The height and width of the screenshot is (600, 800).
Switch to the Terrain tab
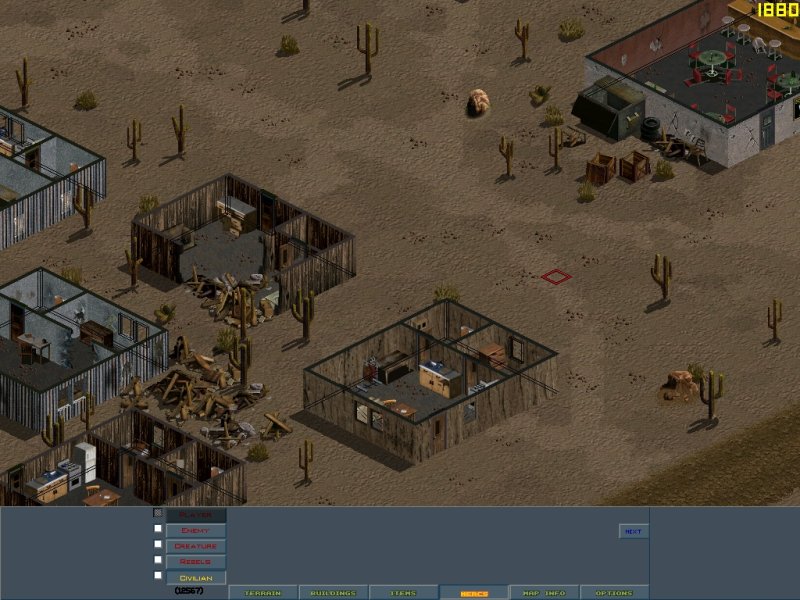point(263,593)
